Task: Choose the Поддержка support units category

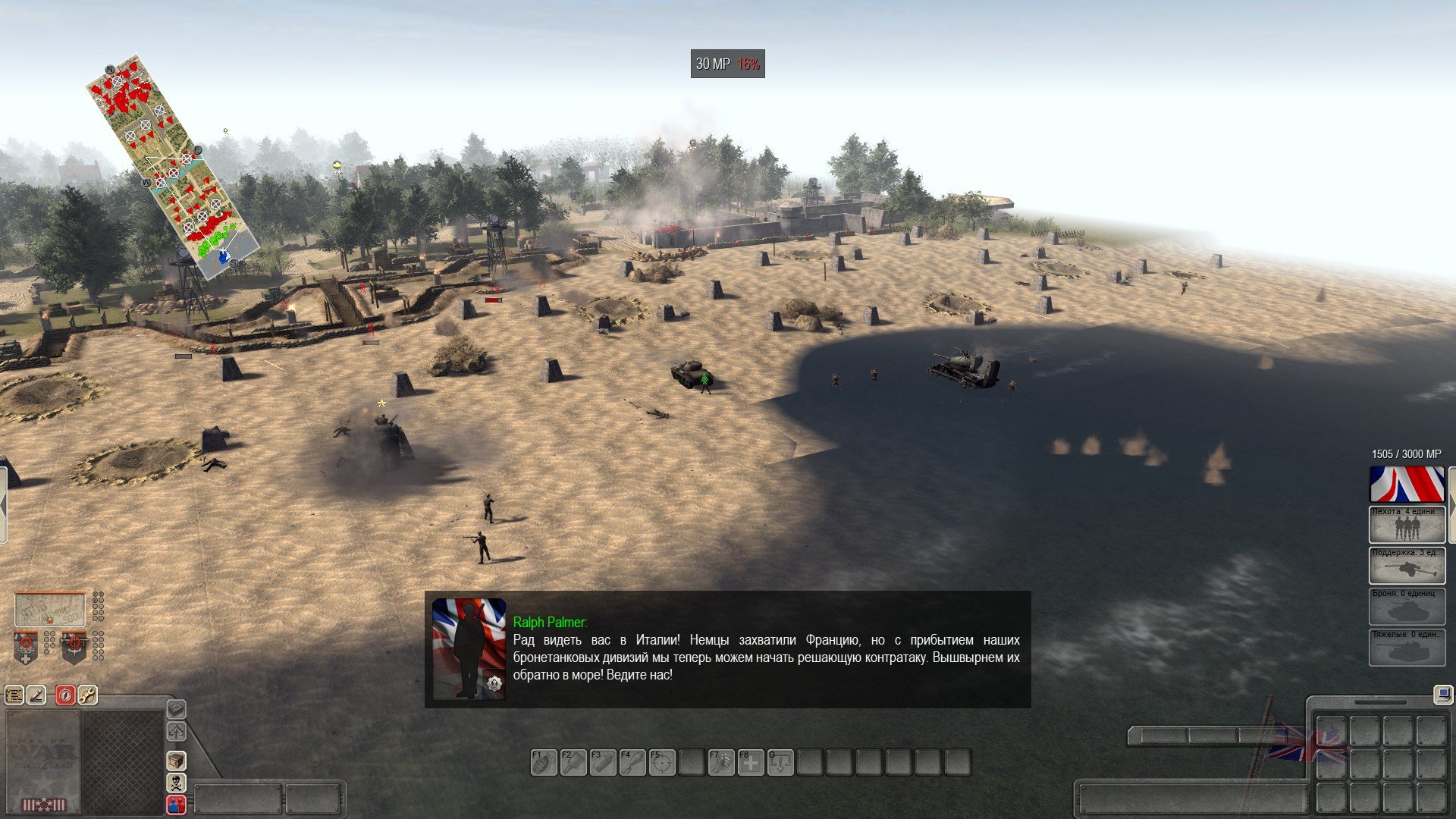Action: pos(1407,565)
